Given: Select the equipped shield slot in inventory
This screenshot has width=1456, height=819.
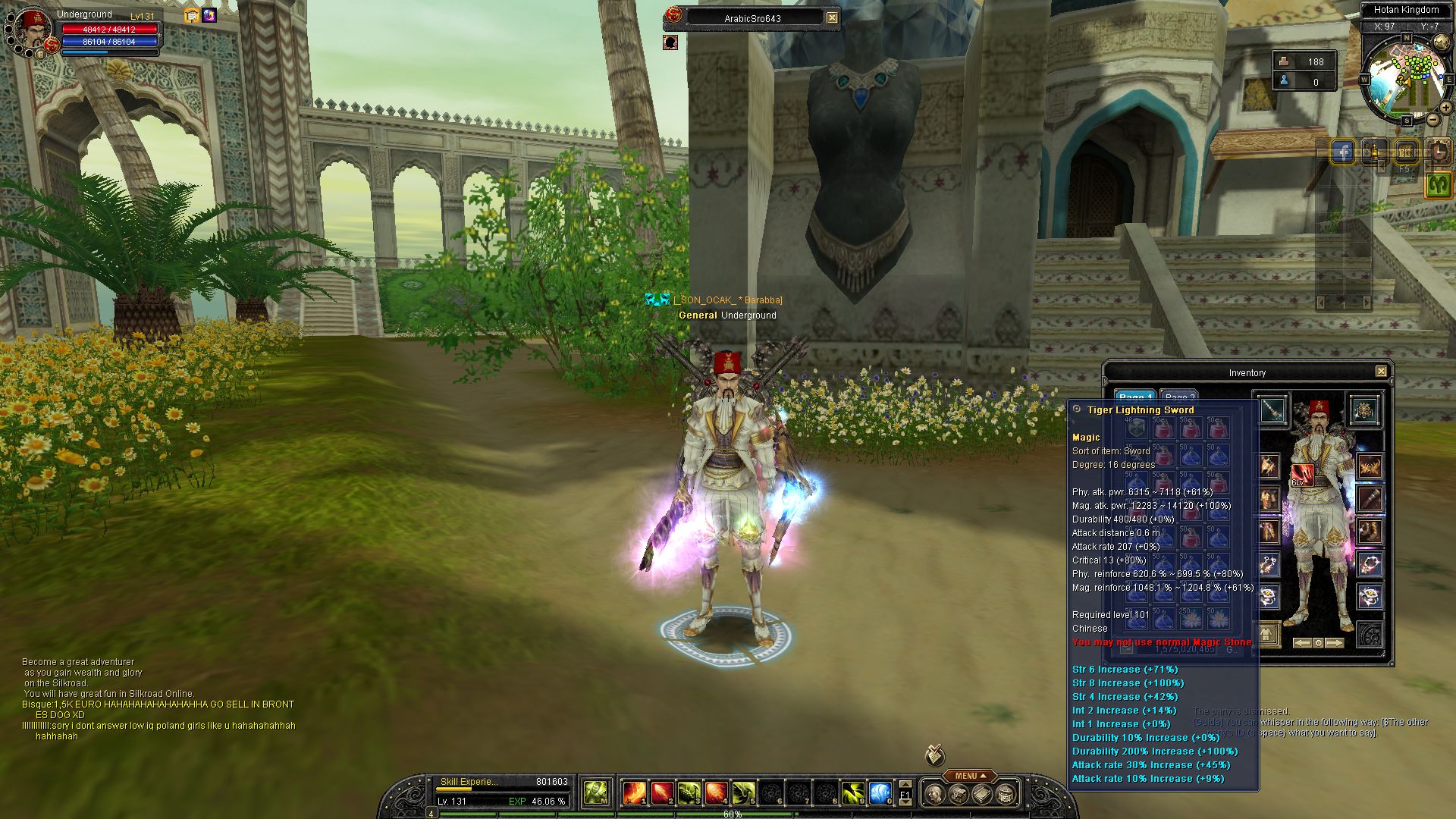Looking at the screenshot, I should (1364, 410).
